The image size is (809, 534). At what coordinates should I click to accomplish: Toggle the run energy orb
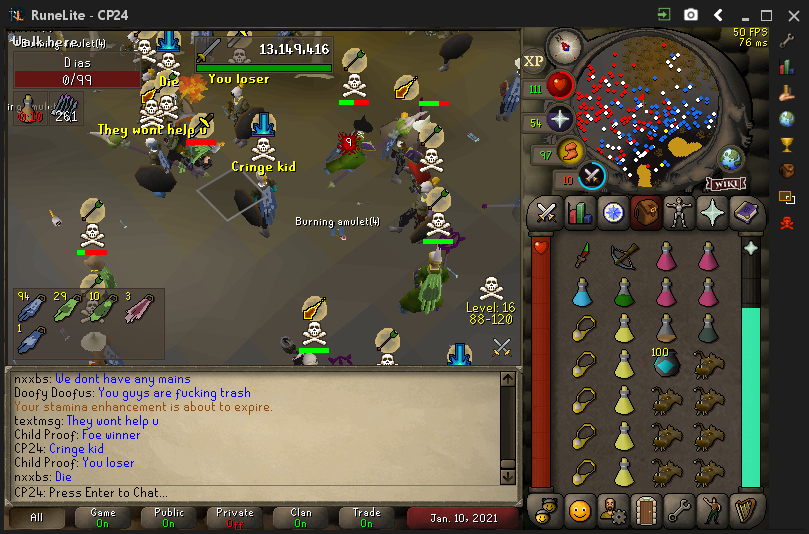tap(570, 152)
